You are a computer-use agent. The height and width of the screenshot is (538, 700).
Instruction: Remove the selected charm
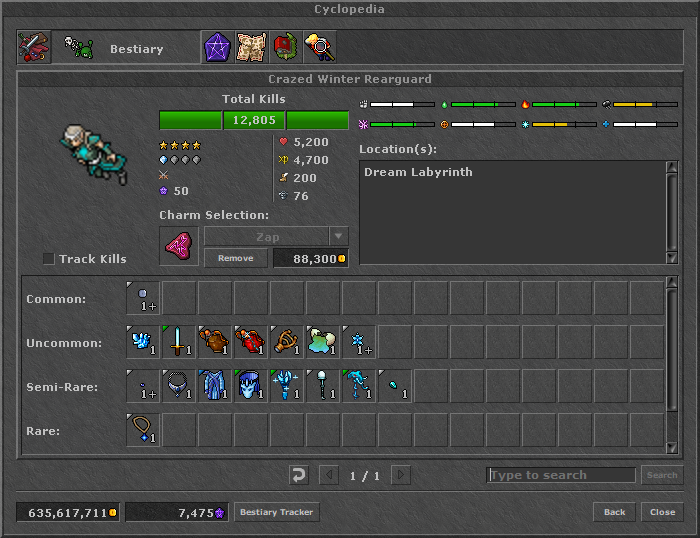pos(236,258)
